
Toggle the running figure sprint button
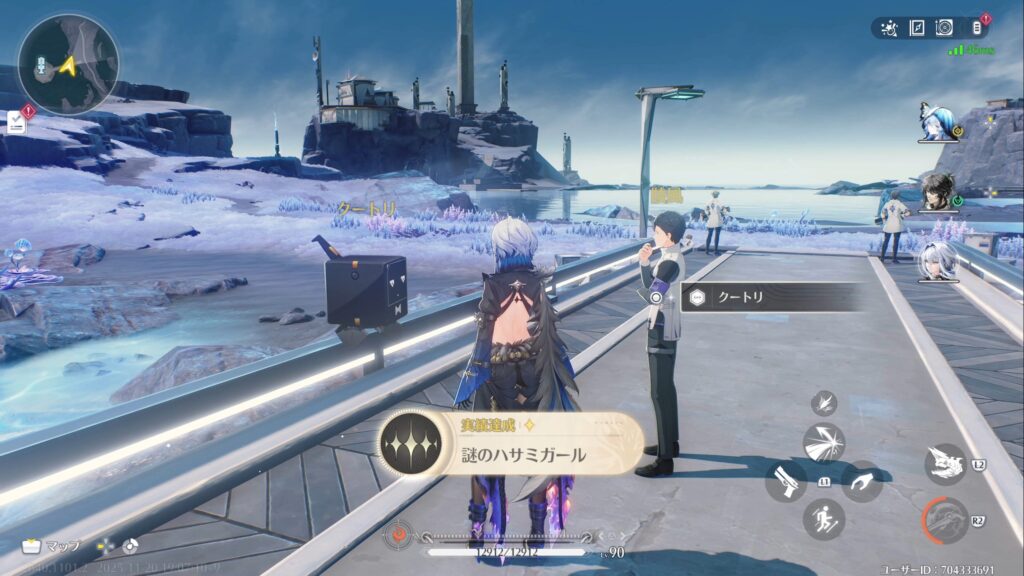coord(824,519)
